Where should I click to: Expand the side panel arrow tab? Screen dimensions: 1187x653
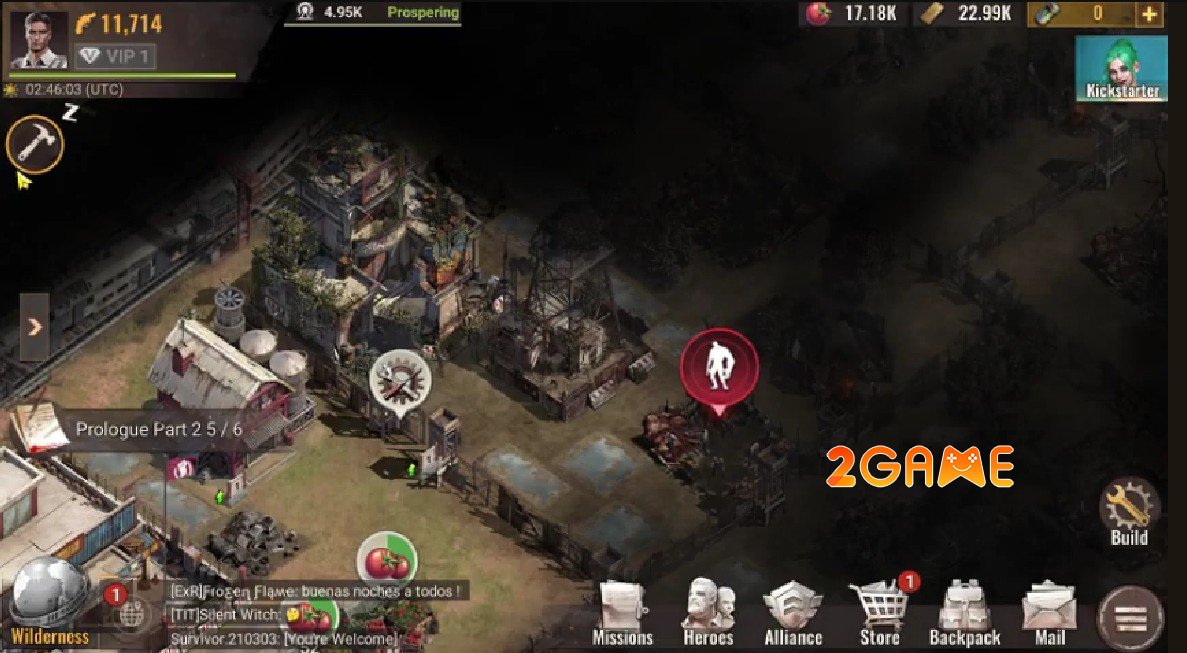(x=34, y=327)
